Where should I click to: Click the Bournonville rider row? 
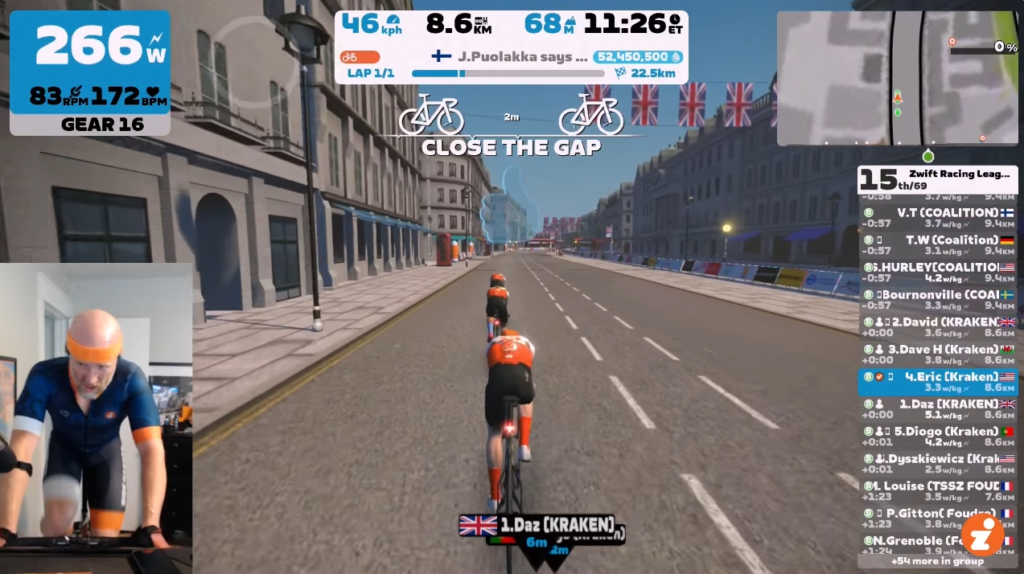pyautogui.click(x=937, y=300)
